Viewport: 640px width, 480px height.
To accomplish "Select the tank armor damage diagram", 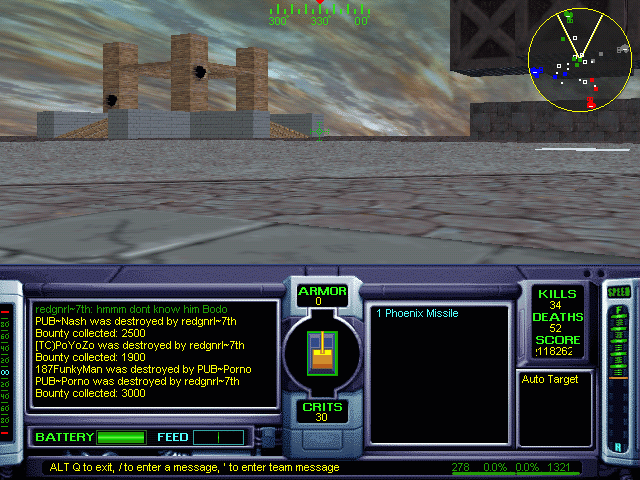I will (321, 350).
